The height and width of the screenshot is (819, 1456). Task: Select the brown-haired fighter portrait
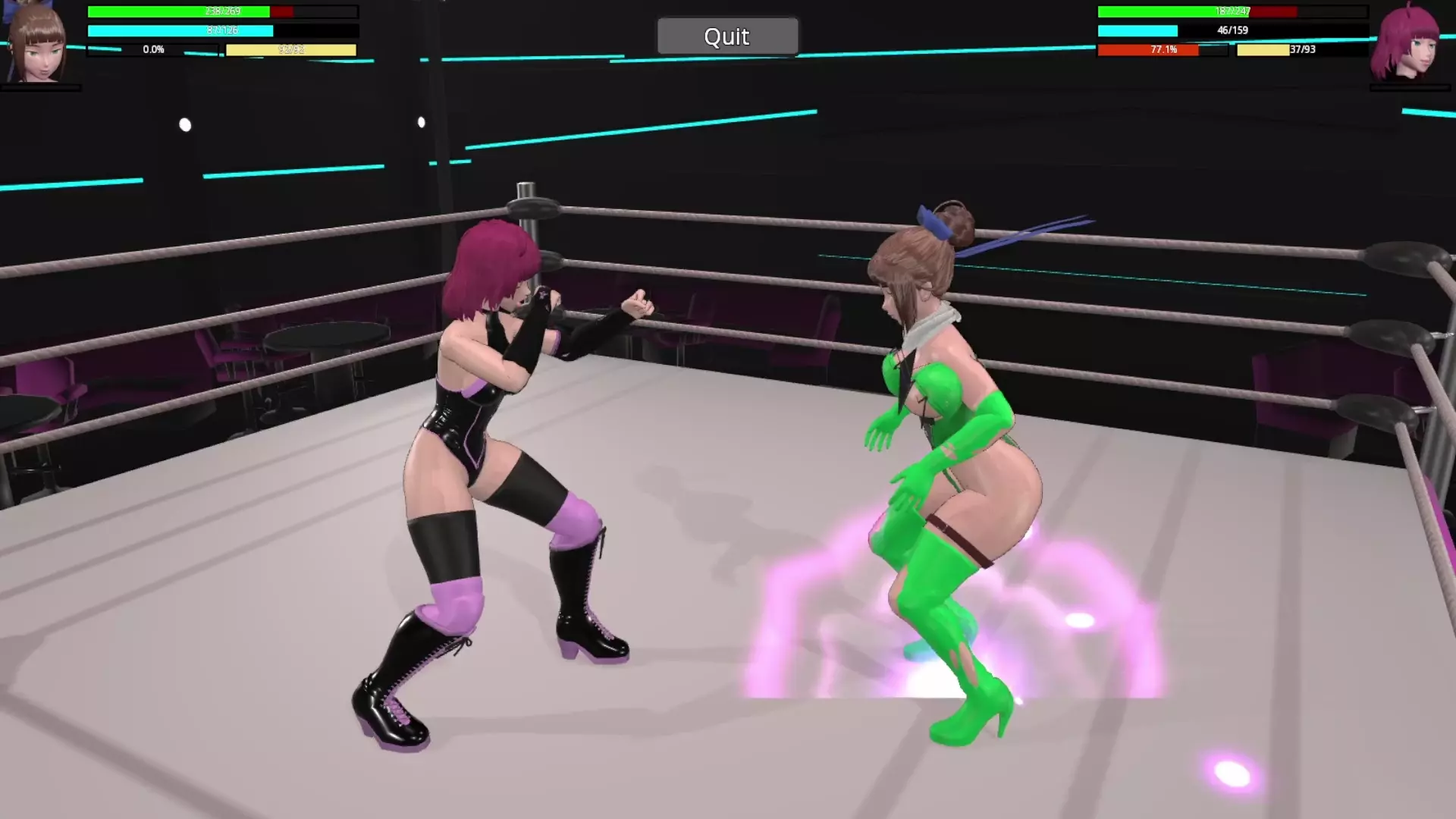pyautogui.click(x=36, y=44)
